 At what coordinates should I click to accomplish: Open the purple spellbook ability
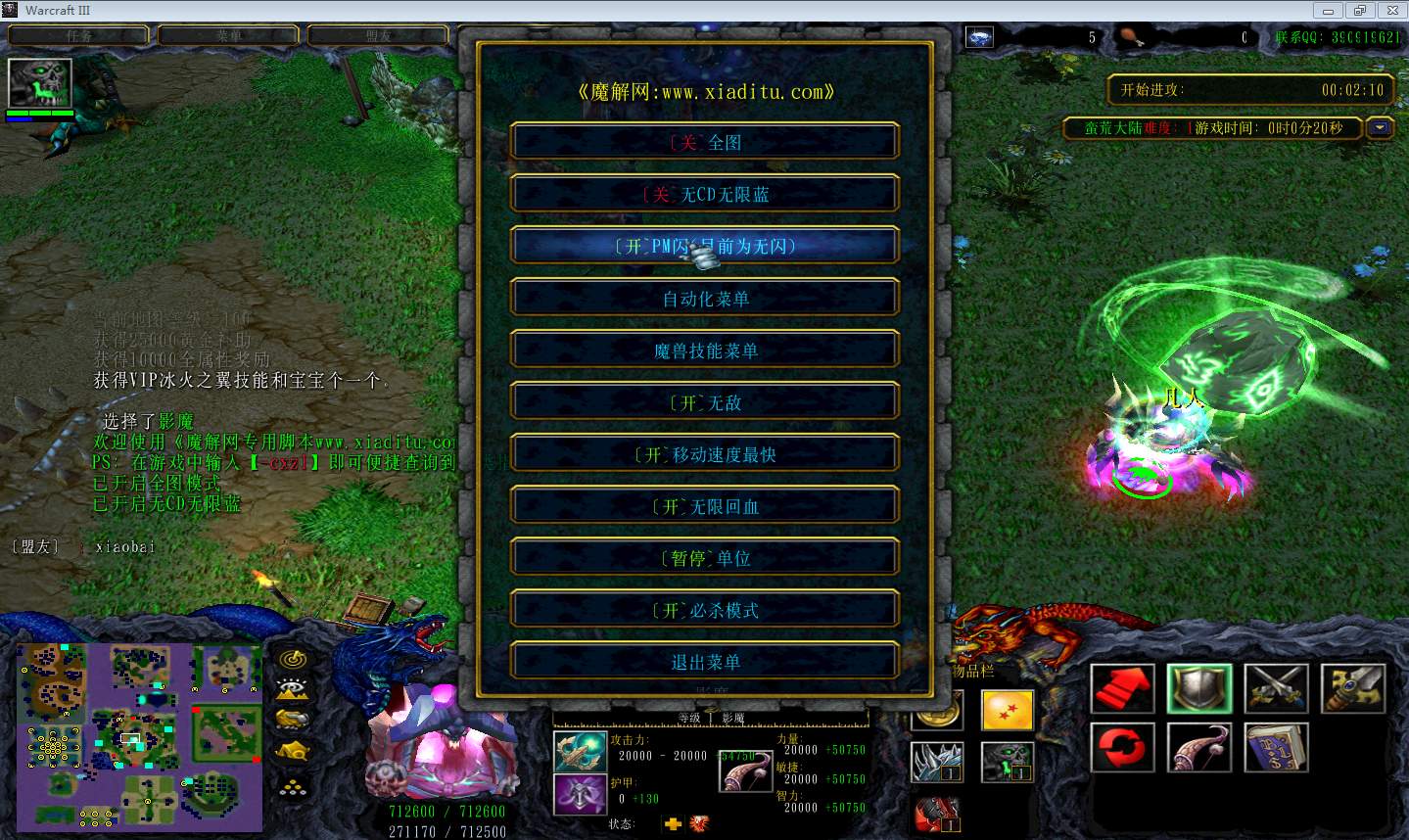click(x=1276, y=747)
